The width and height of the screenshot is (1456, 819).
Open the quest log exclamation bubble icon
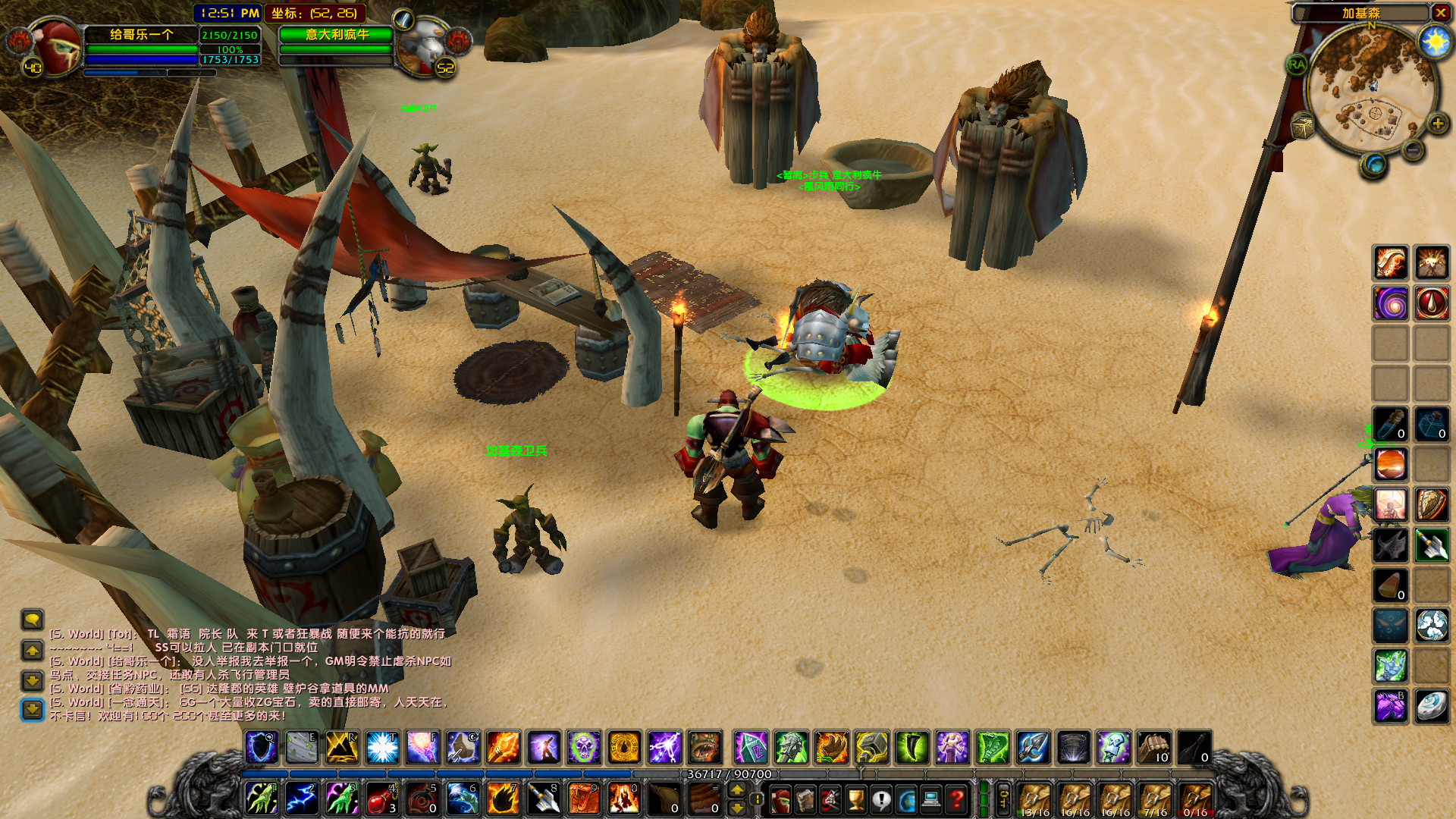(882, 799)
